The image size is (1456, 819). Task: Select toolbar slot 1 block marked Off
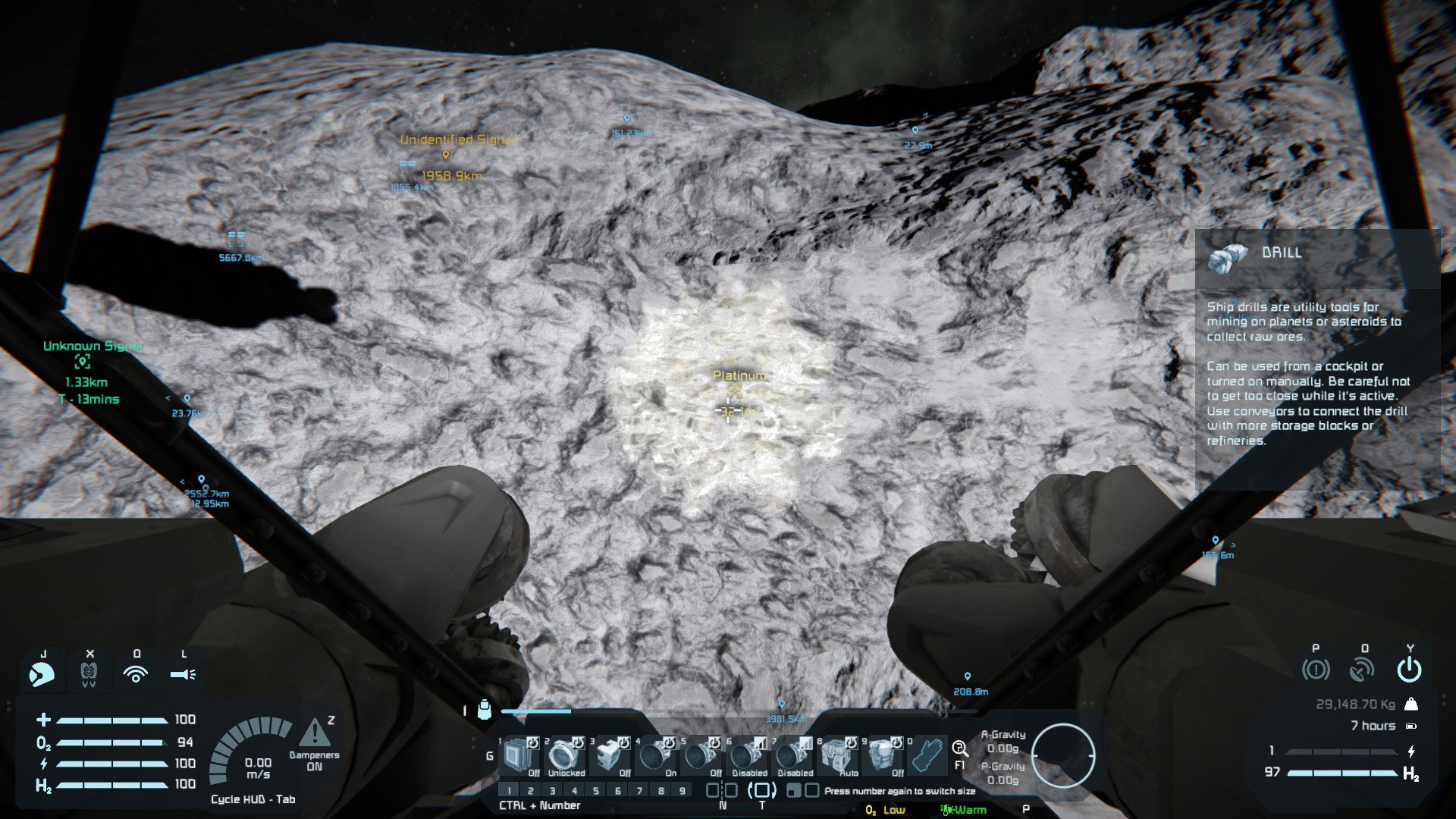click(x=519, y=756)
